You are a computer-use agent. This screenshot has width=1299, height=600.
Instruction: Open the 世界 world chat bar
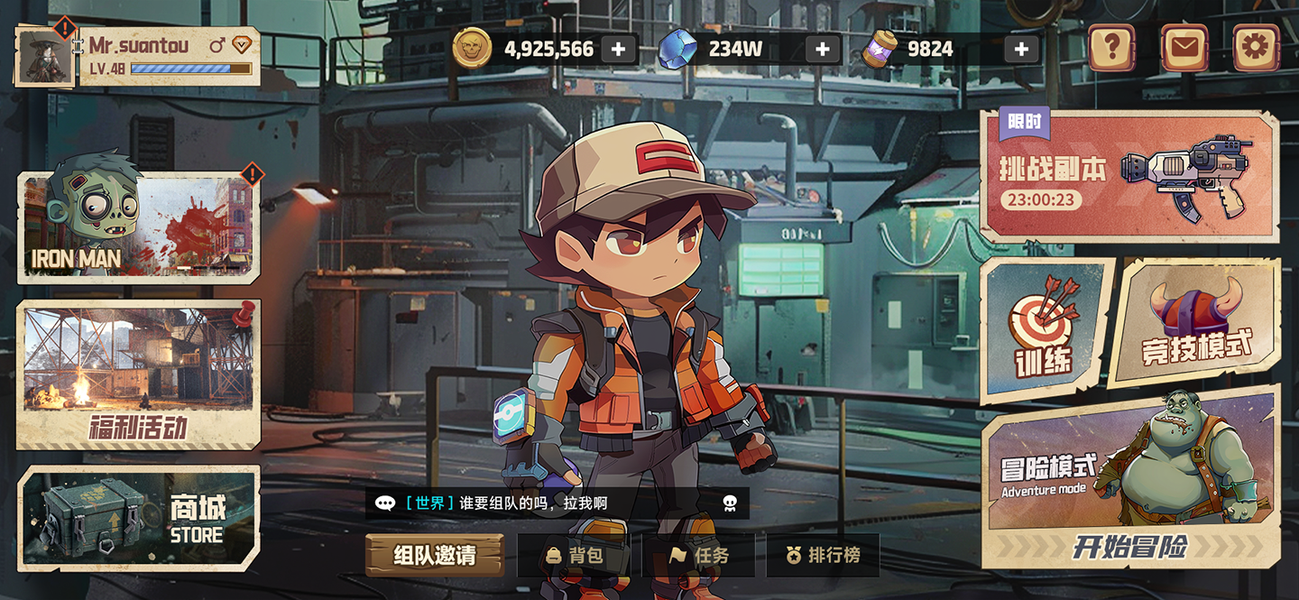coord(556,503)
